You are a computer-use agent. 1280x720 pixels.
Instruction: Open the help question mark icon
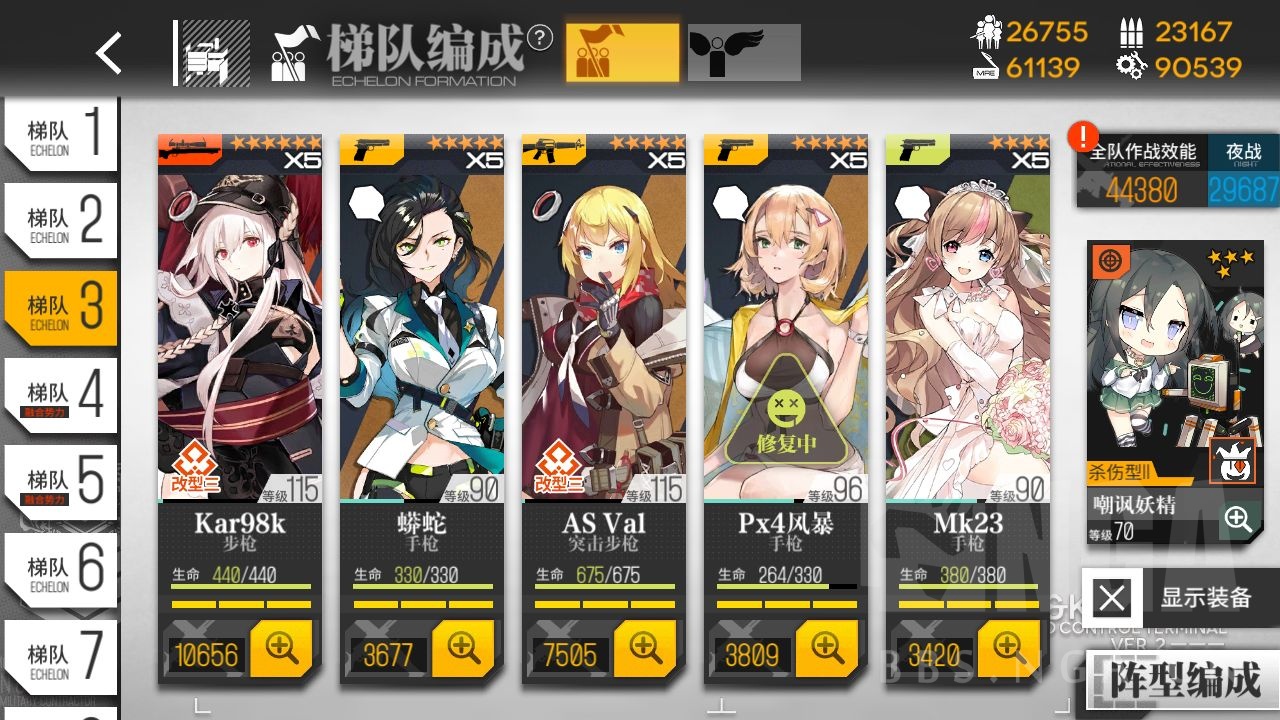pos(540,38)
